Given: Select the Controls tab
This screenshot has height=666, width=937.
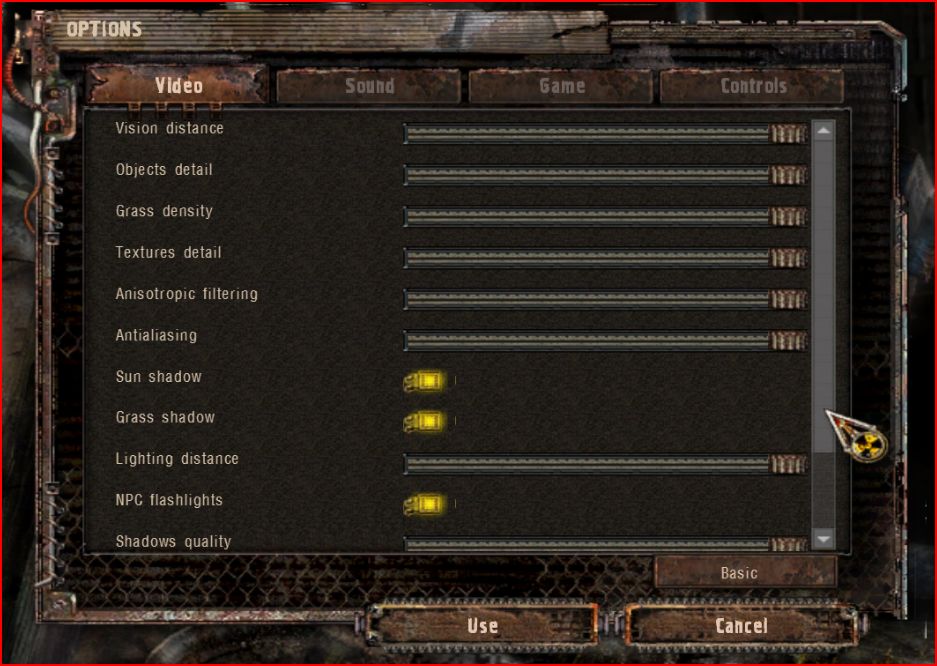Looking at the screenshot, I should (x=752, y=86).
